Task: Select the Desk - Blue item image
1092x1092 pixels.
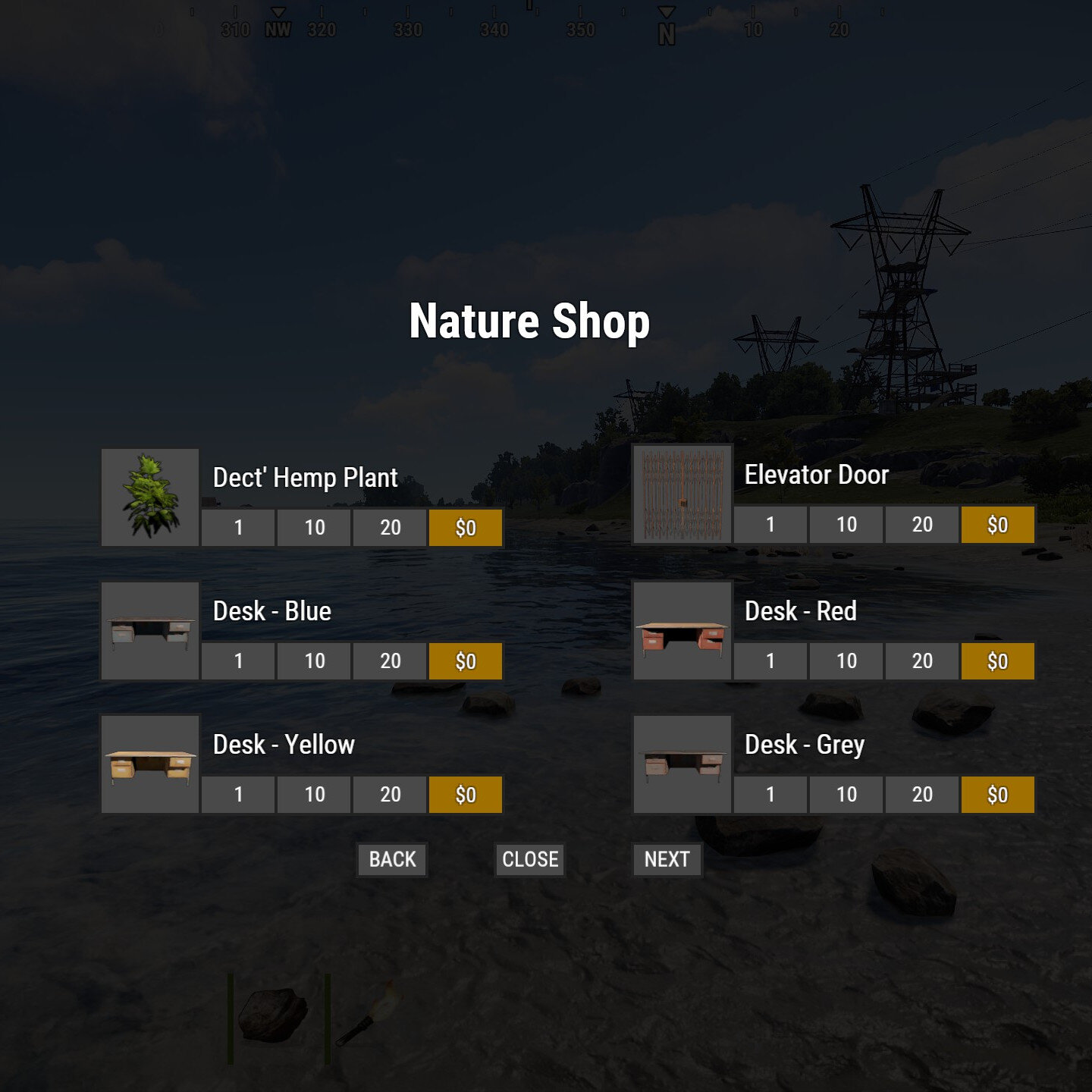Action: tap(151, 630)
